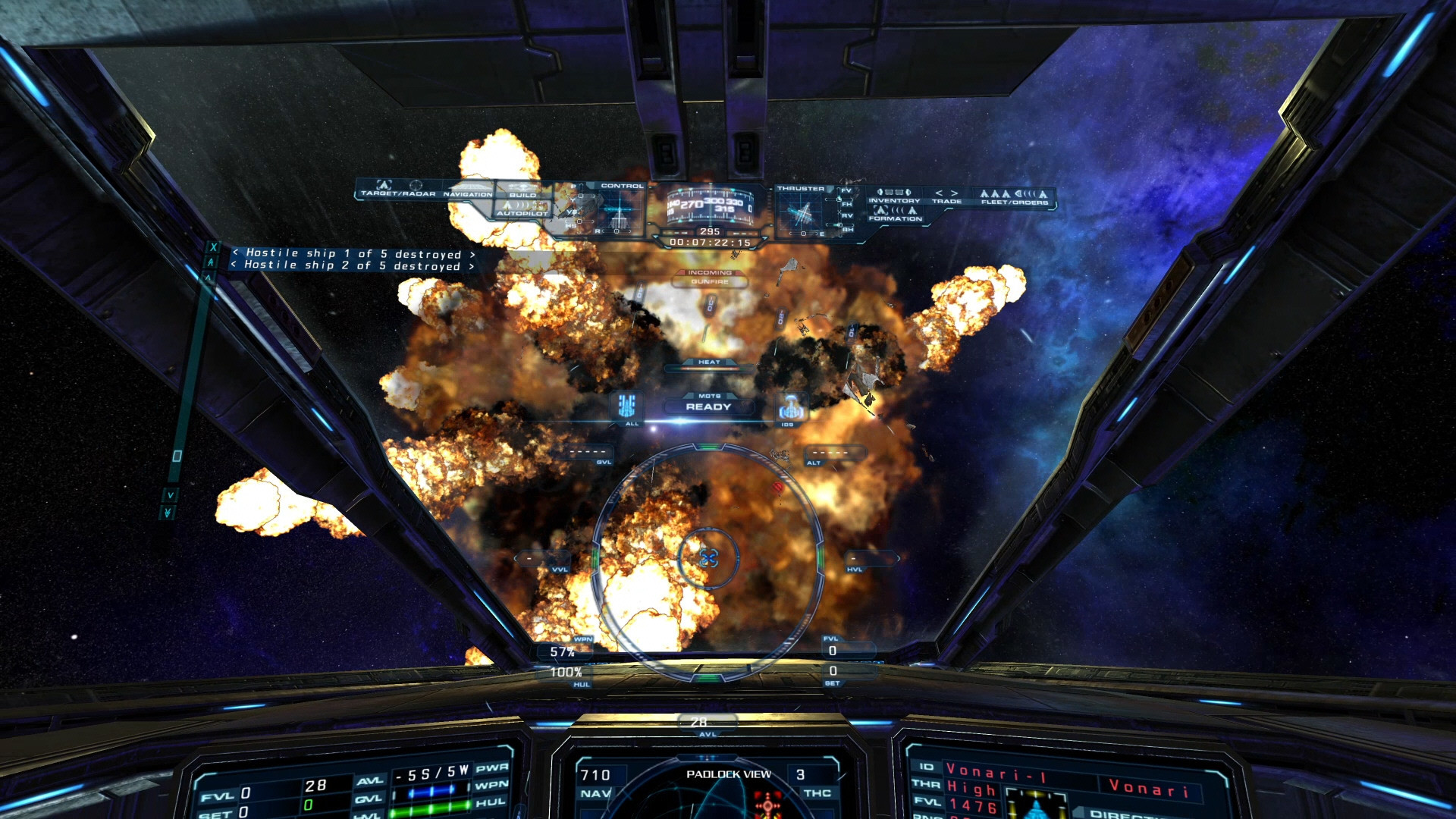
Task: Select the Build menu option
Action: click(522, 191)
